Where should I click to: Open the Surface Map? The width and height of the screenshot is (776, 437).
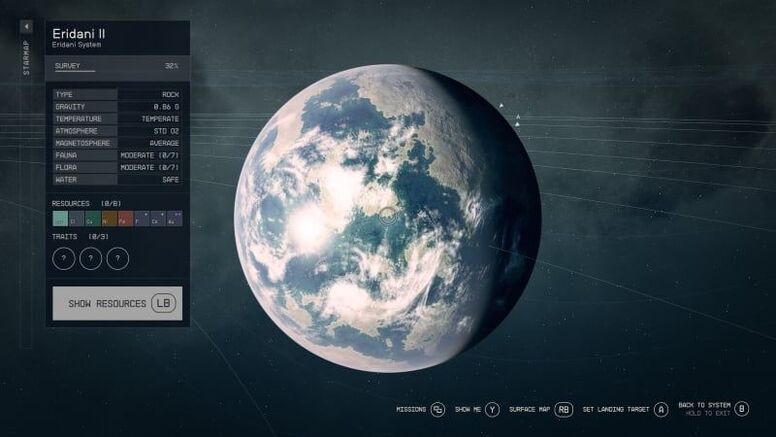[x=540, y=409]
